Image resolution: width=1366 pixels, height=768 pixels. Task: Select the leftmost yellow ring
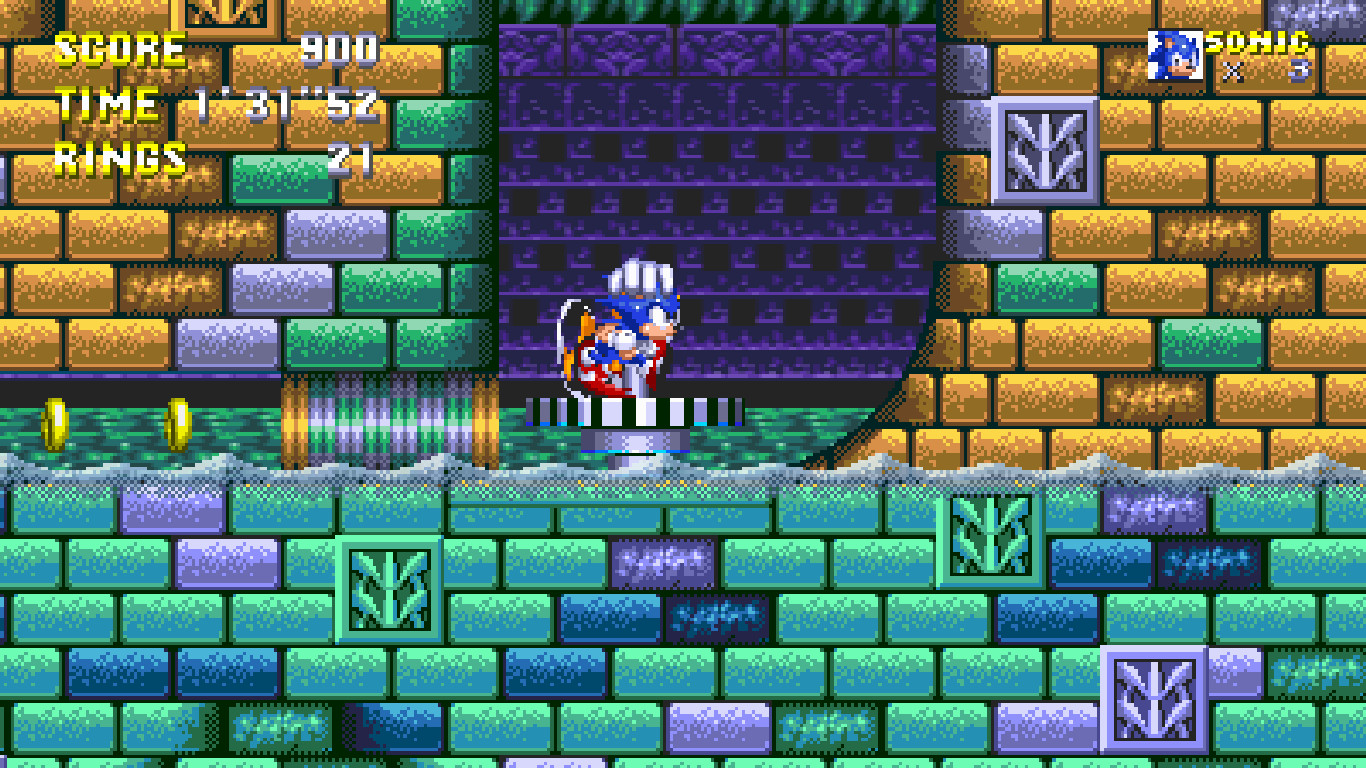(x=55, y=423)
